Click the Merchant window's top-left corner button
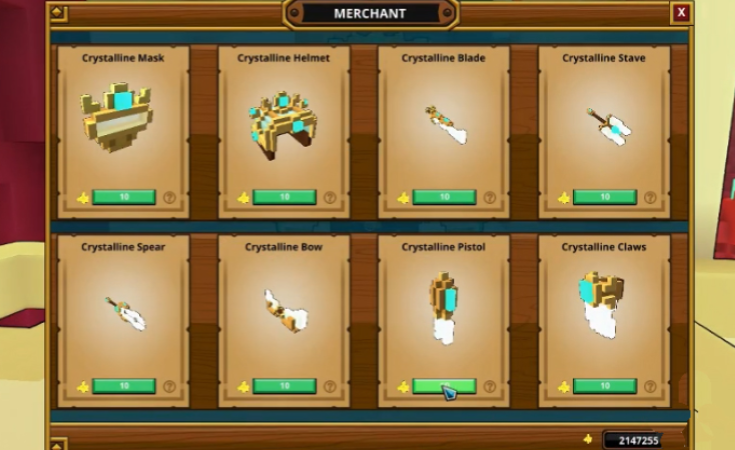Screen dimensions: 735x450 coord(57,13)
